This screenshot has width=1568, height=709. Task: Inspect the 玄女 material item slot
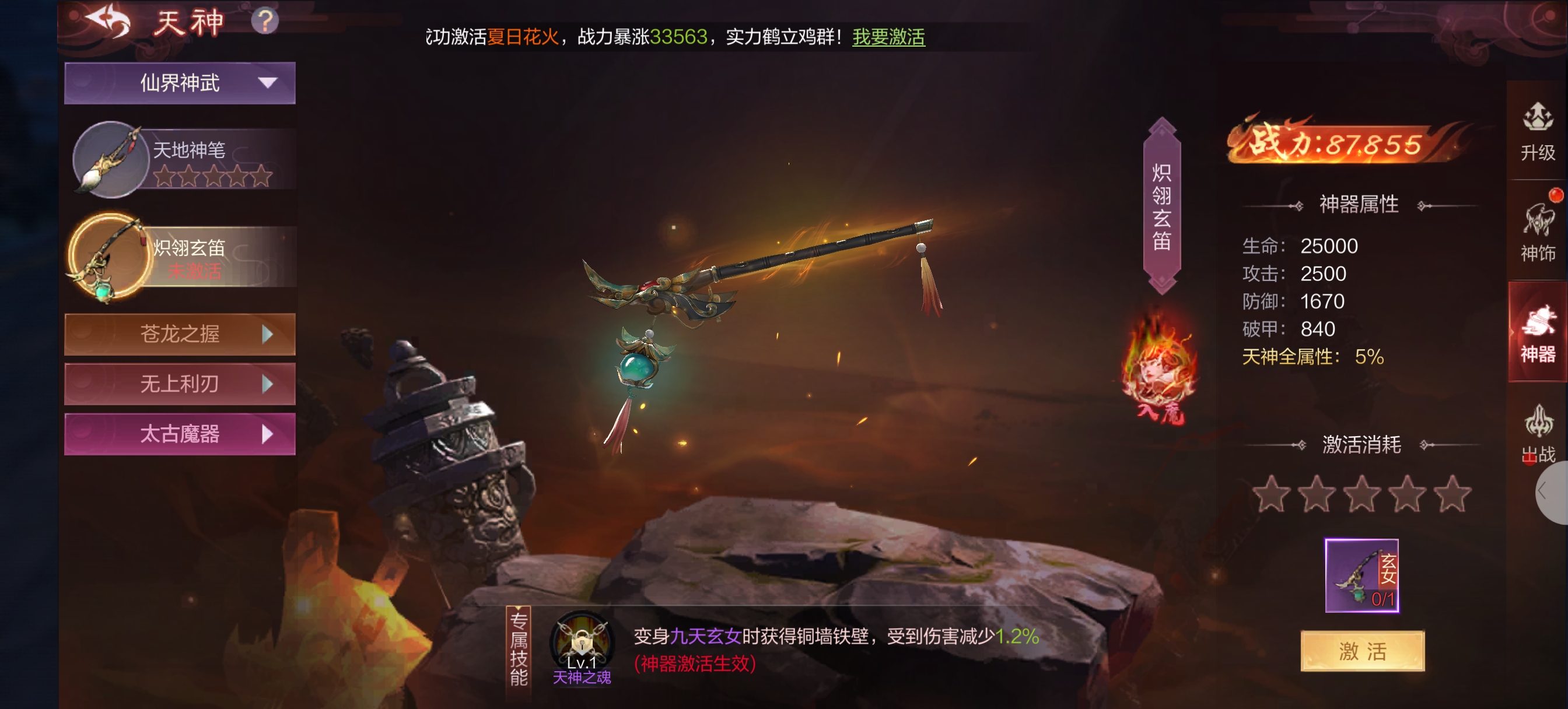click(1361, 575)
